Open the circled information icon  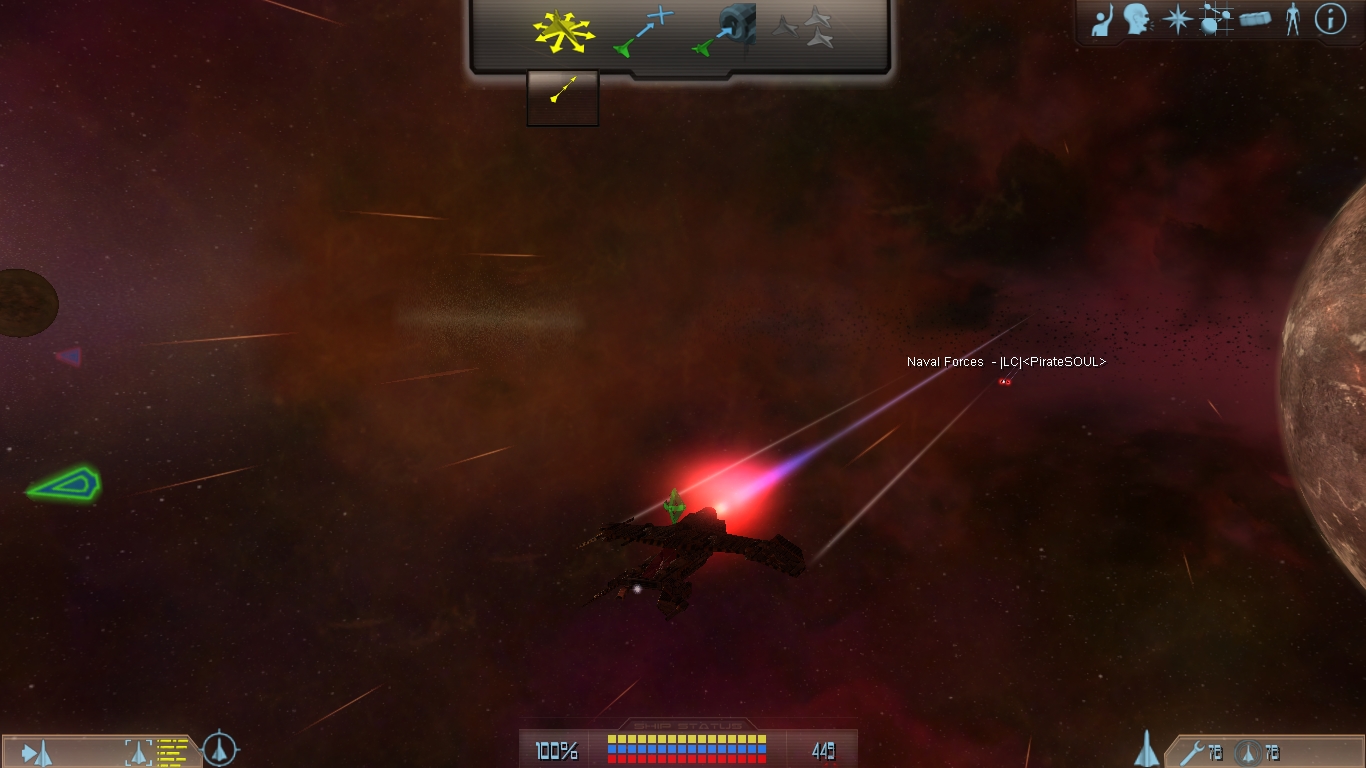pyautogui.click(x=1330, y=20)
